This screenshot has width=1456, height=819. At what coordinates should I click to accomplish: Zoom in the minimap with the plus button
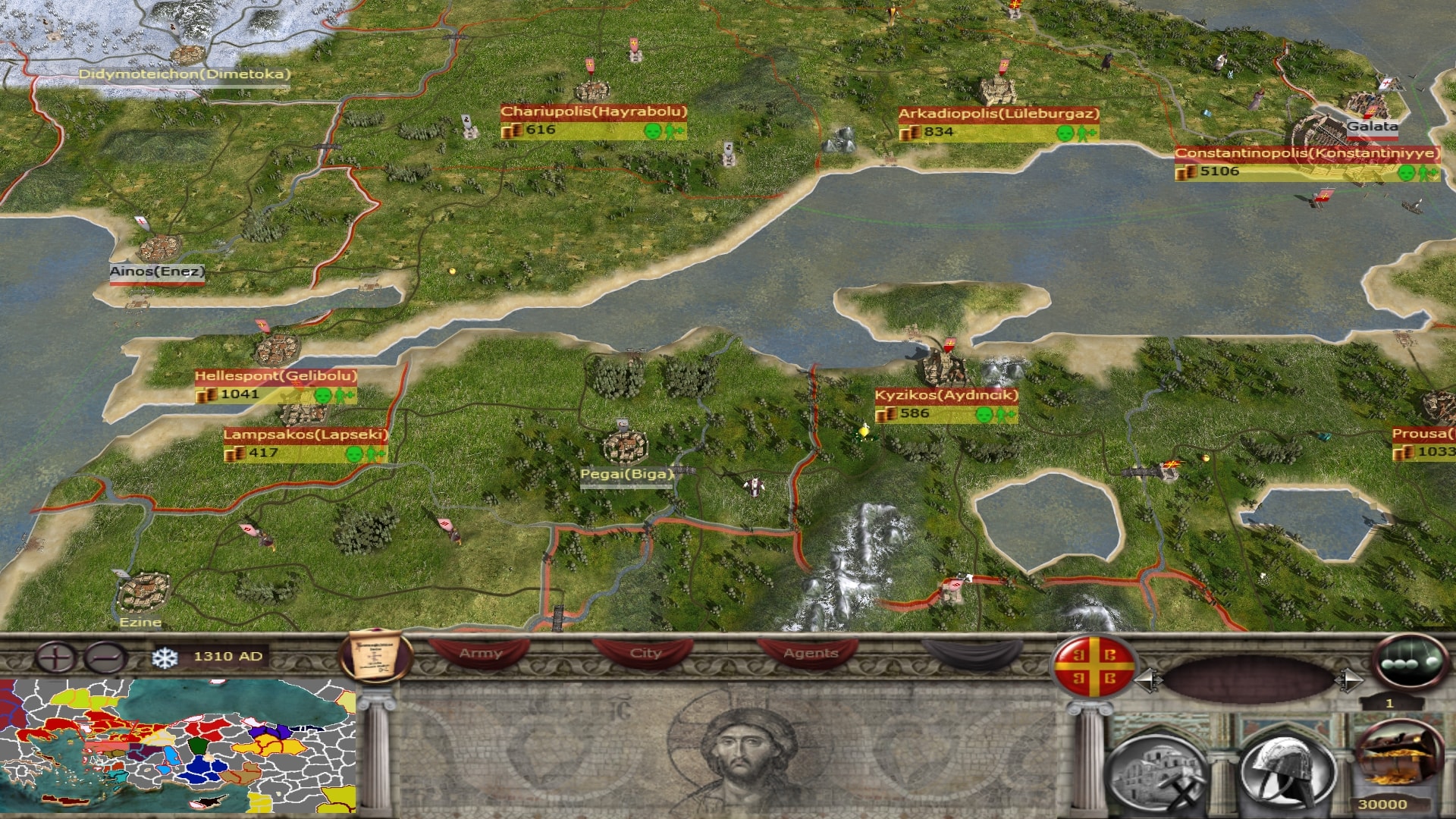click(x=56, y=657)
